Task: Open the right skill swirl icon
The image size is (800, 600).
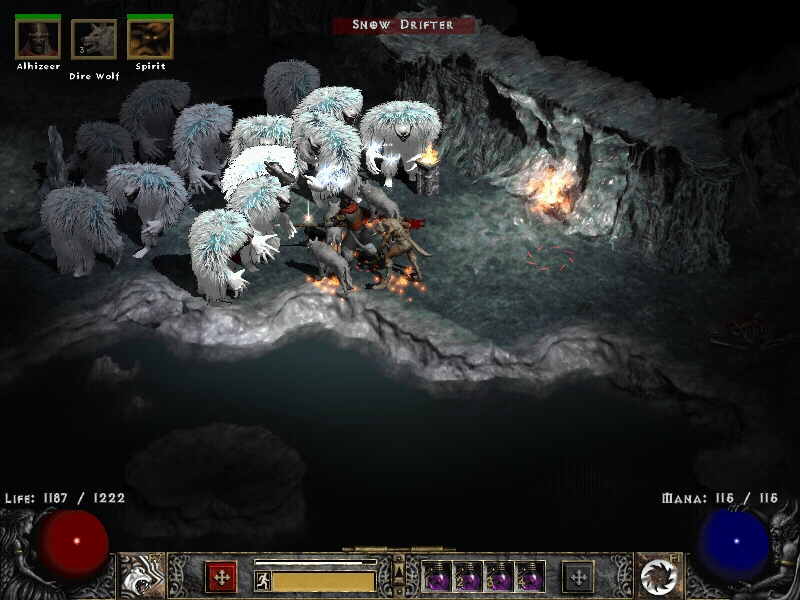Action: pos(658,576)
